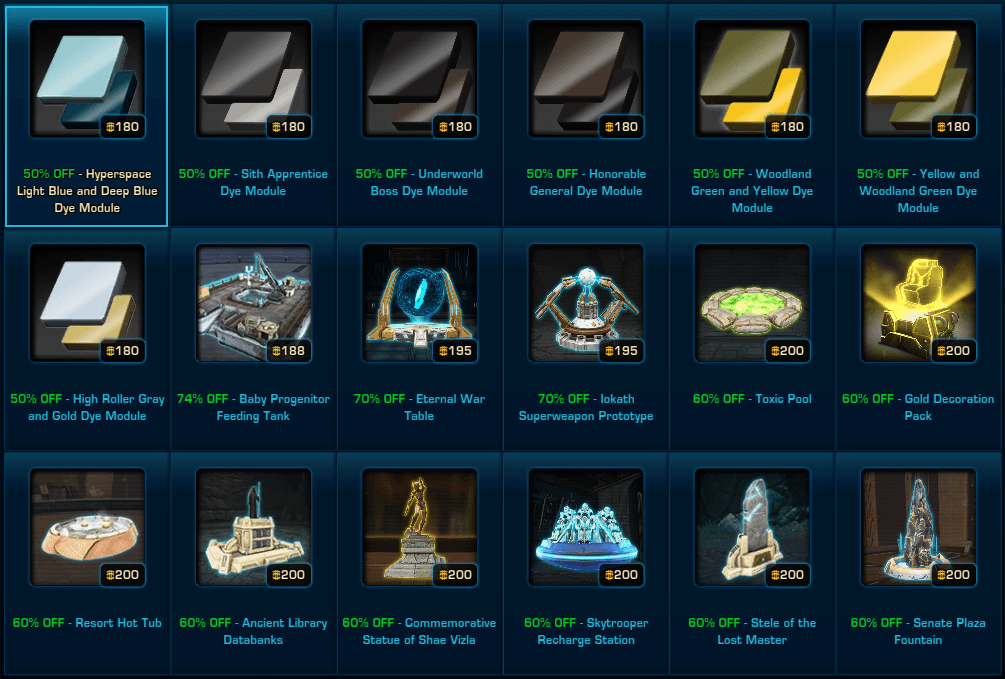Select the Toxic Pool decoration
1005x679 pixels.
(x=751, y=304)
